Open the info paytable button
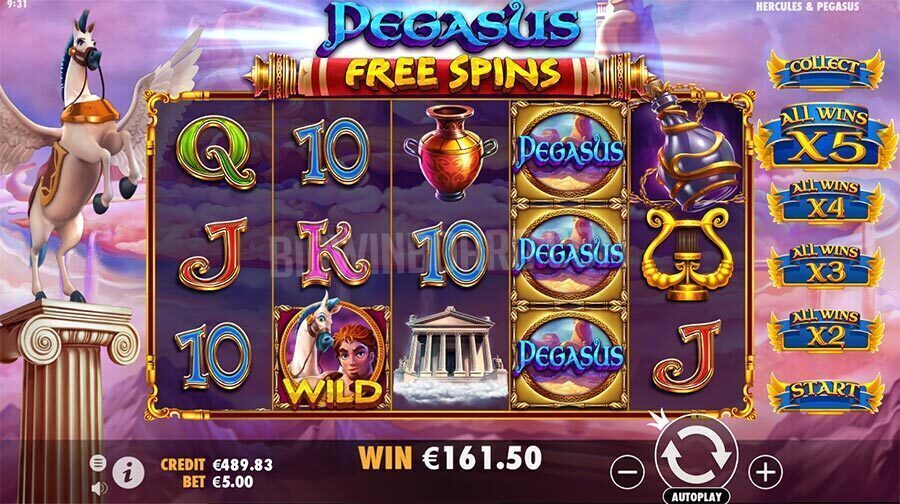The width and height of the screenshot is (900, 504). [127, 473]
